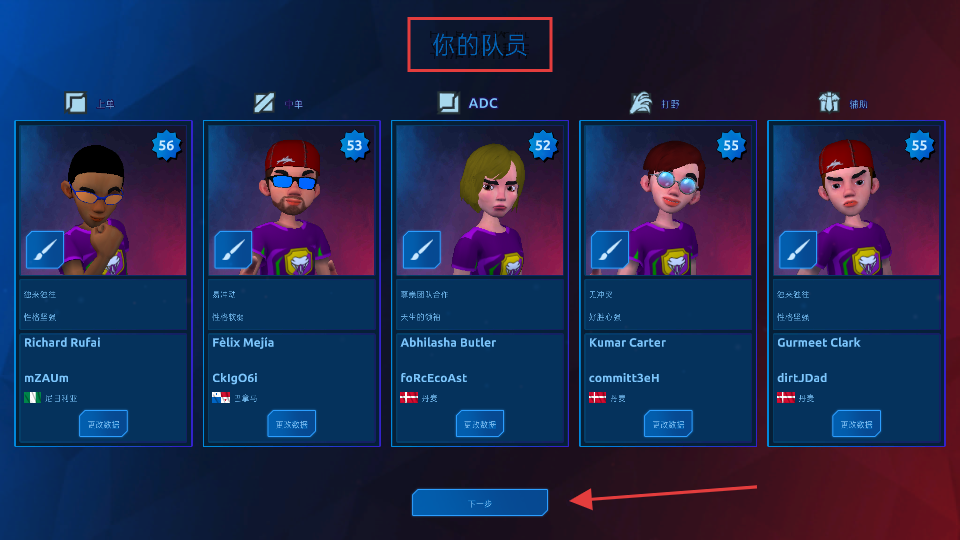Select Richard Rufai's player portrait
Screen dimensions: 960x540
click(103, 200)
